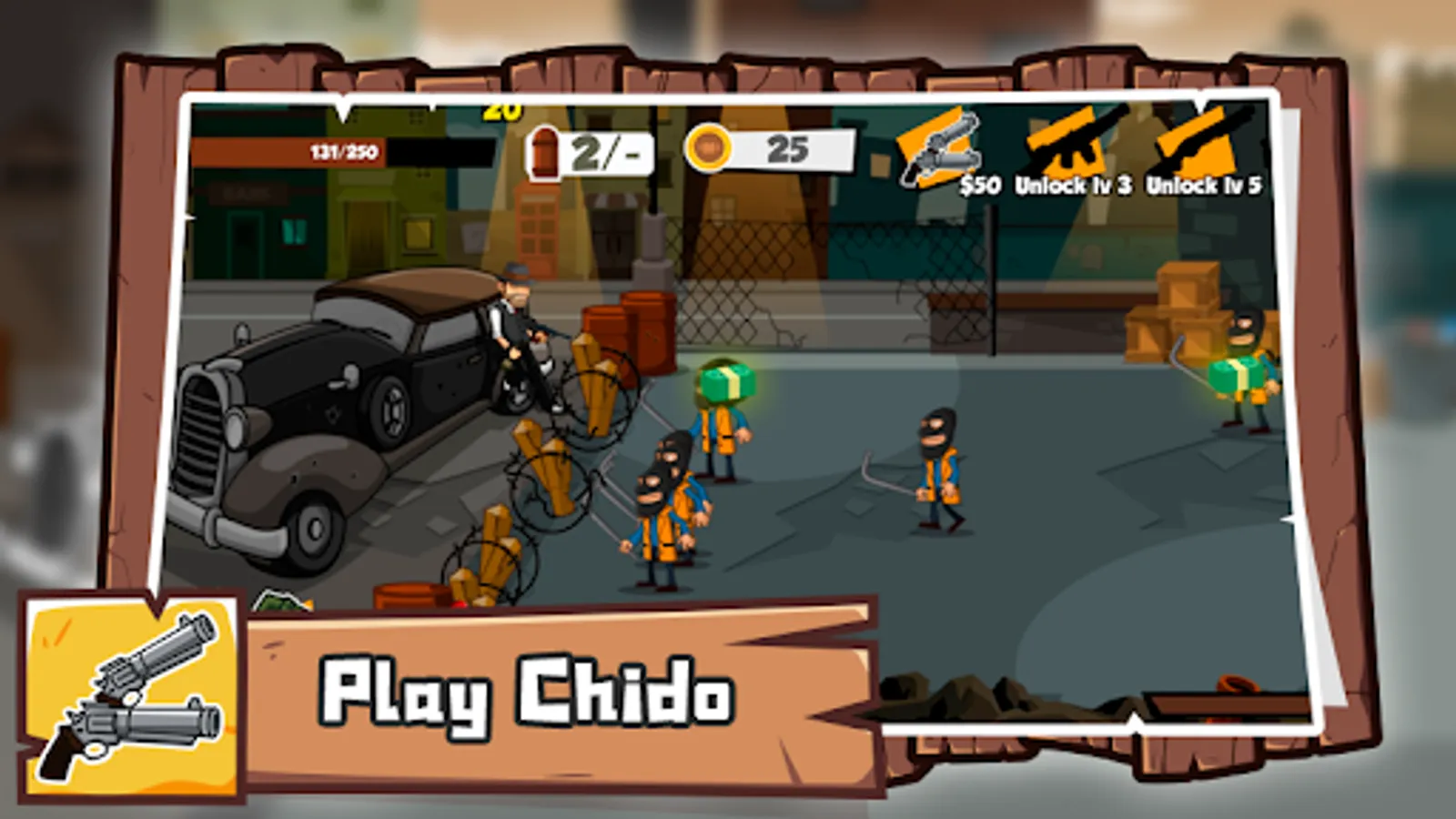Expand the yellow 20 wave counter
The width and height of the screenshot is (1456, 819).
(500, 111)
